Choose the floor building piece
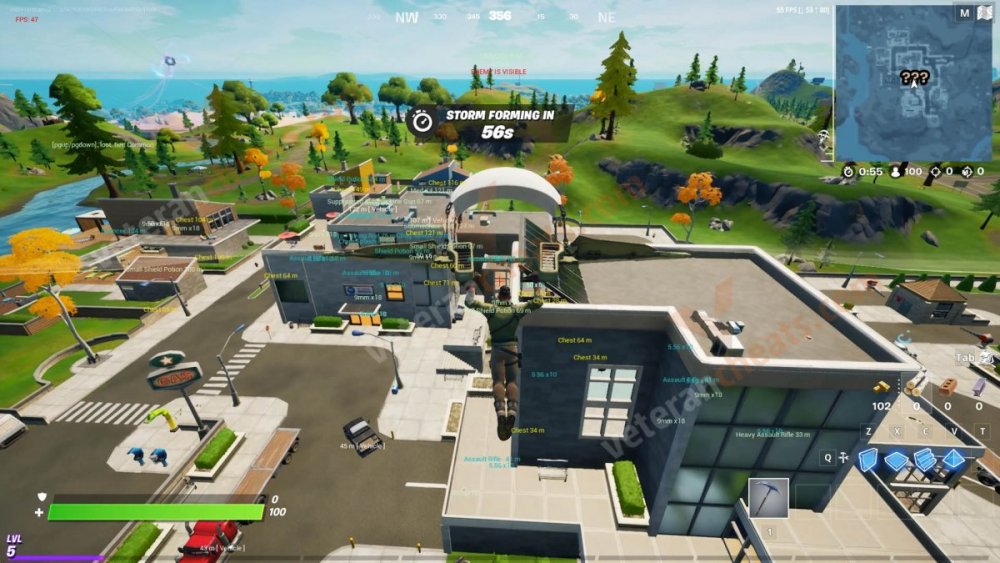 [x=897, y=460]
